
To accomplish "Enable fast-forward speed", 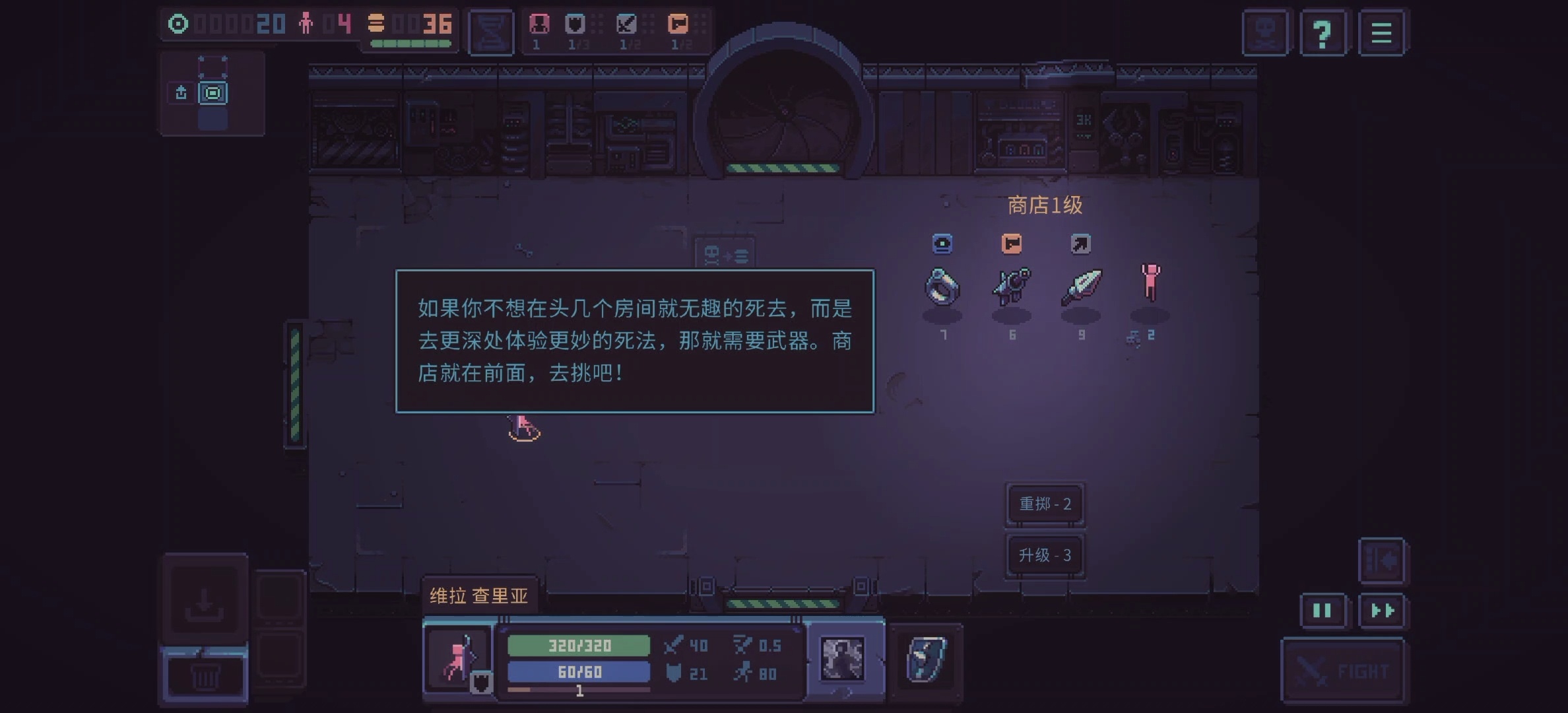I will point(1383,611).
